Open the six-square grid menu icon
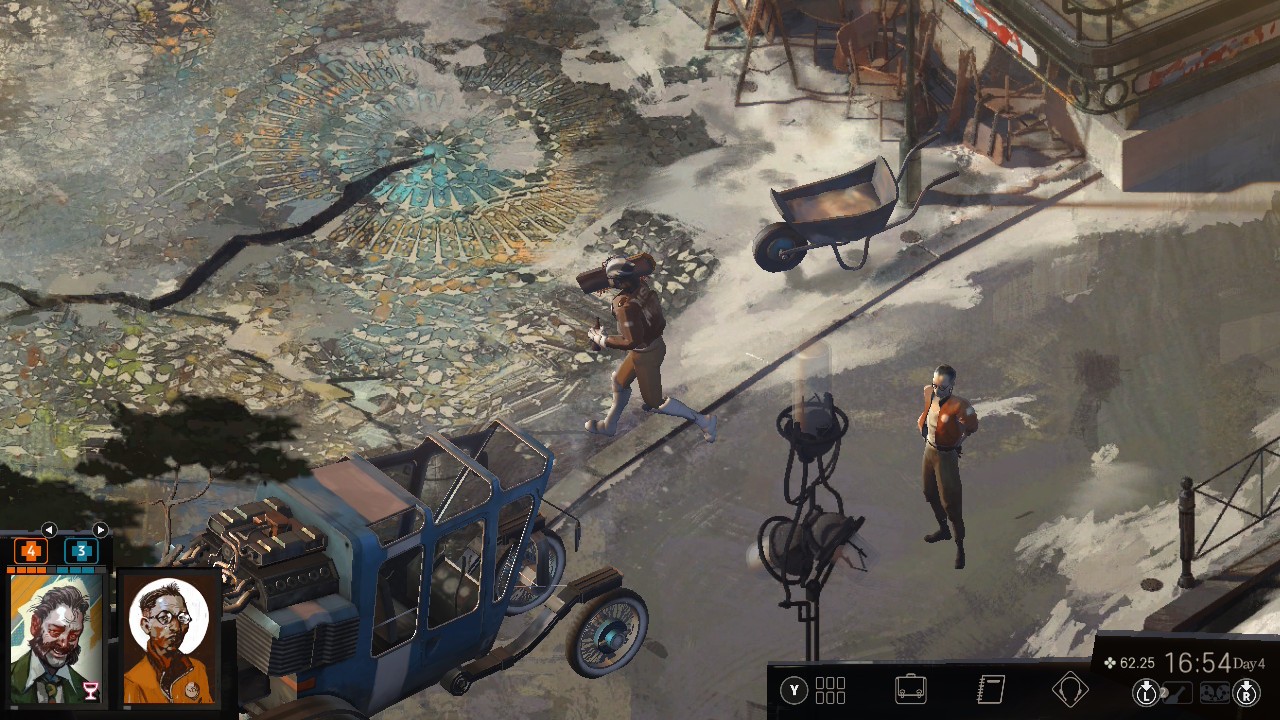Image resolution: width=1280 pixels, height=720 pixels. pos(830,690)
